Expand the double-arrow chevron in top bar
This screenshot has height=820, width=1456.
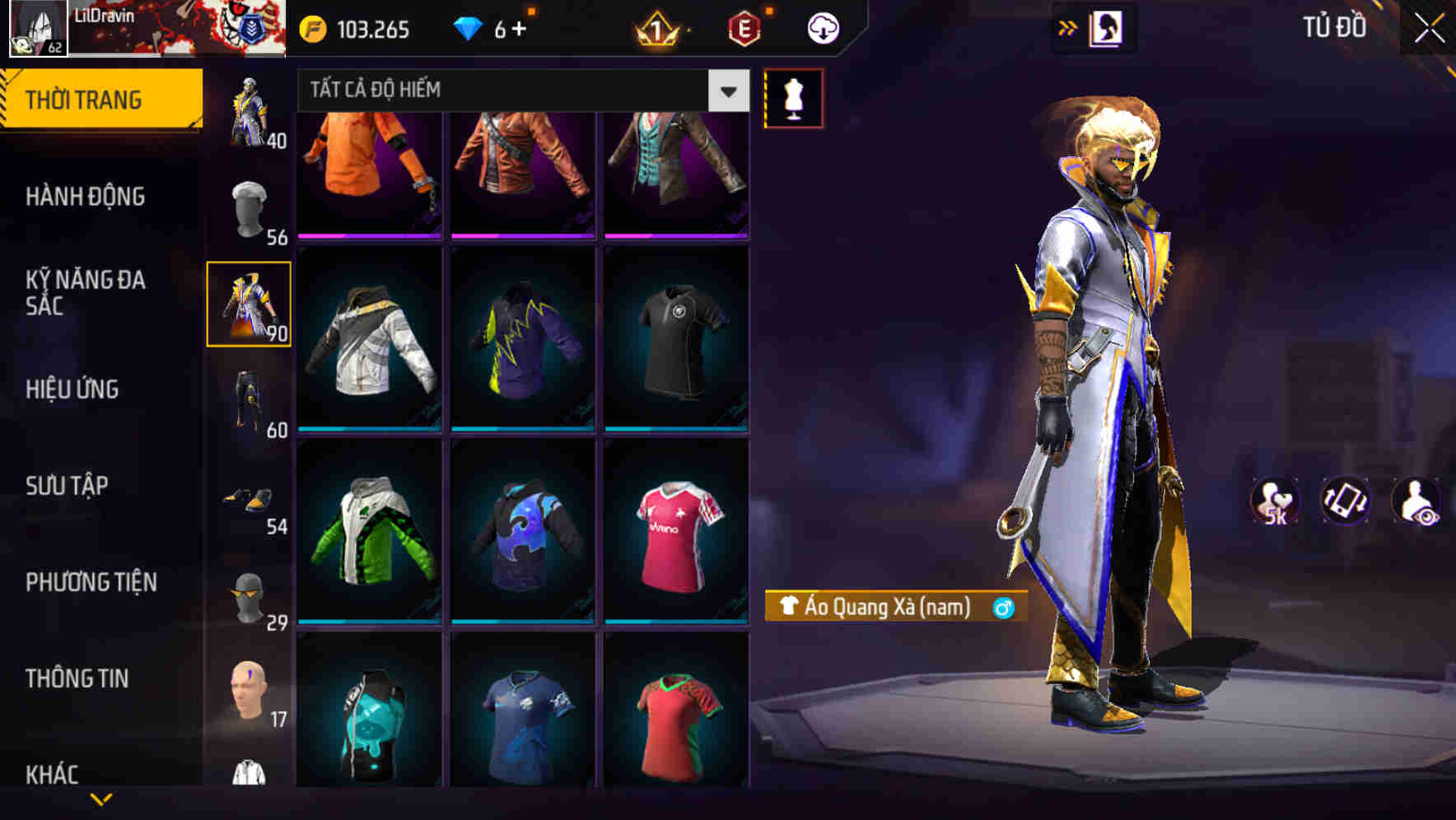click(1068, 26)
